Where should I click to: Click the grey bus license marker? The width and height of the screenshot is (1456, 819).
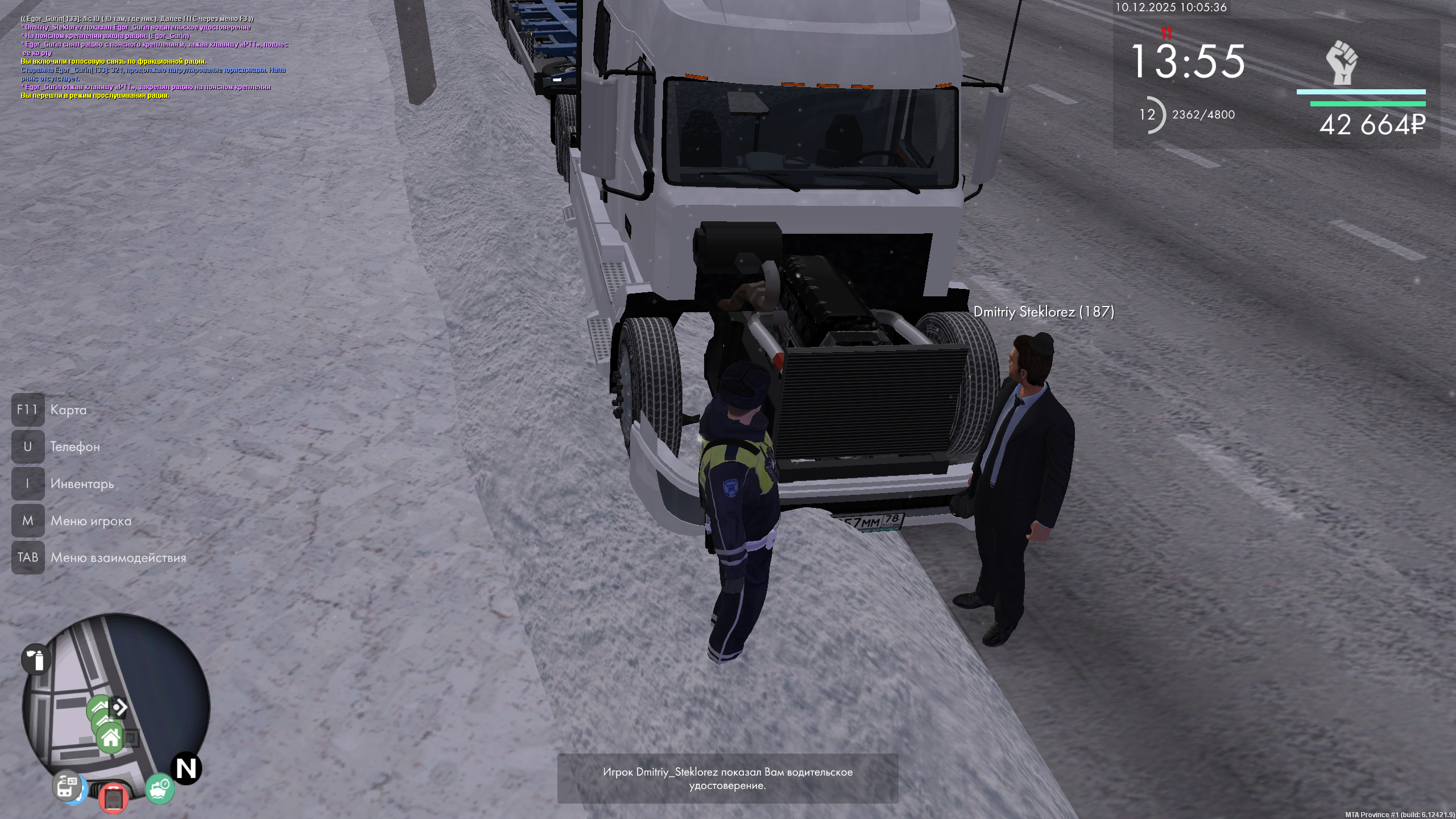coord(68,787)
